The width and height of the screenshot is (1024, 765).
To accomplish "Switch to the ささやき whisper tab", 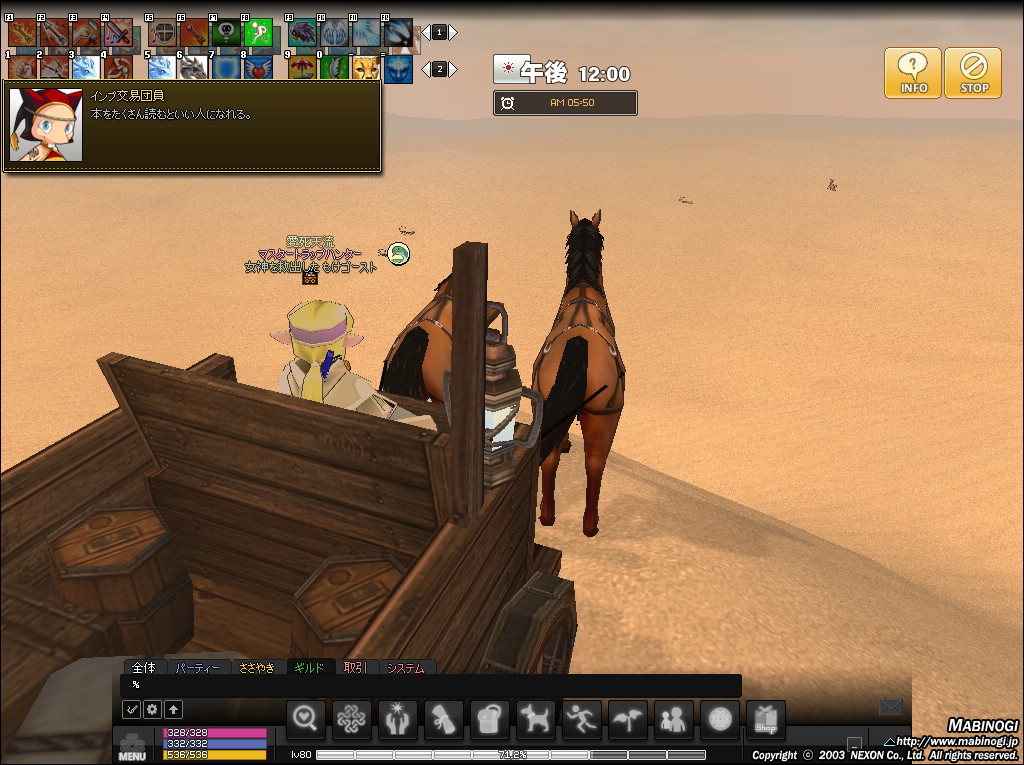I will coord(256,667).
